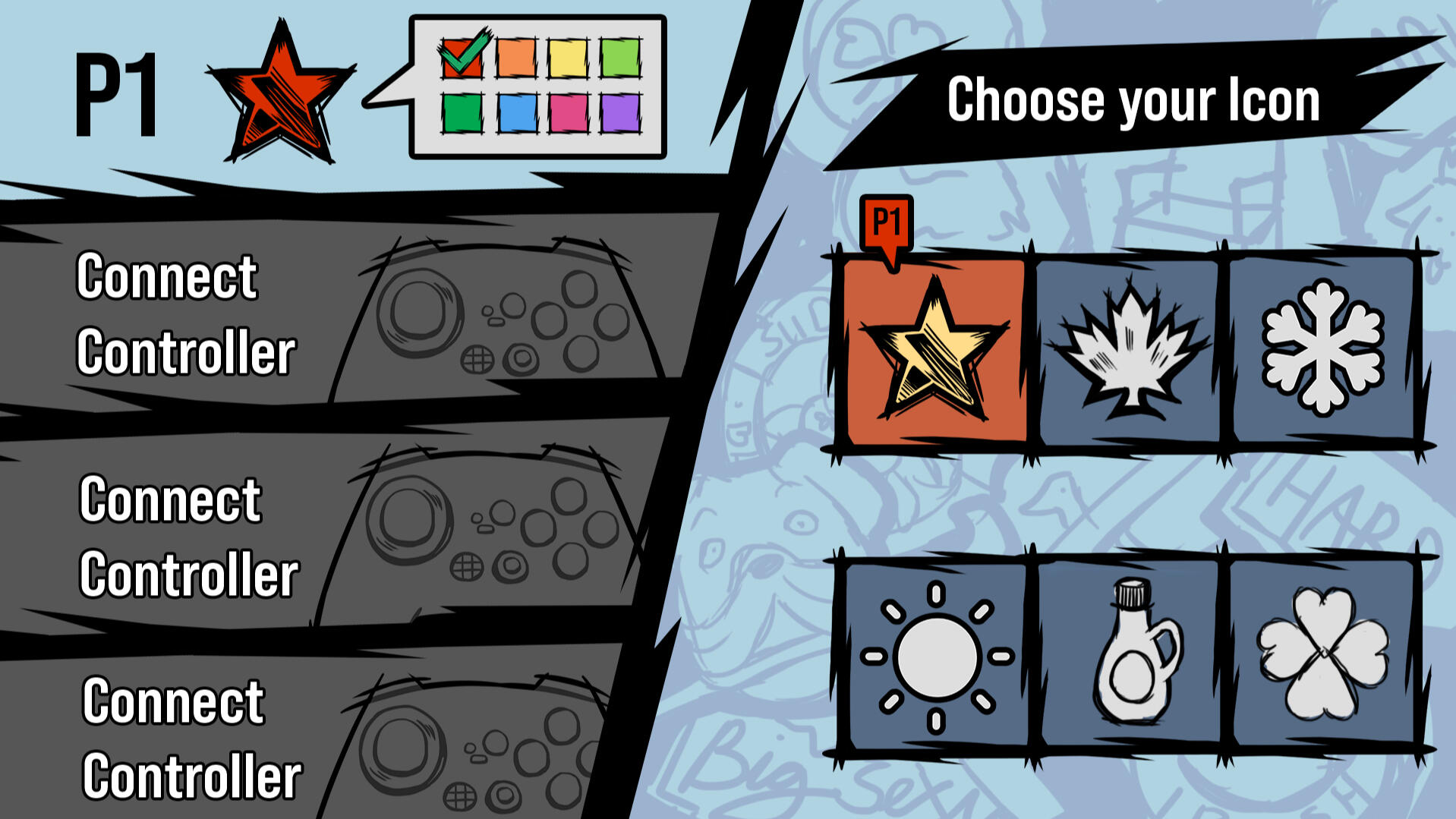Image resolution: width=1456 pixels, height=819 pixels.
Task: Select the maple leaf icon
Action: point(1133,349)
